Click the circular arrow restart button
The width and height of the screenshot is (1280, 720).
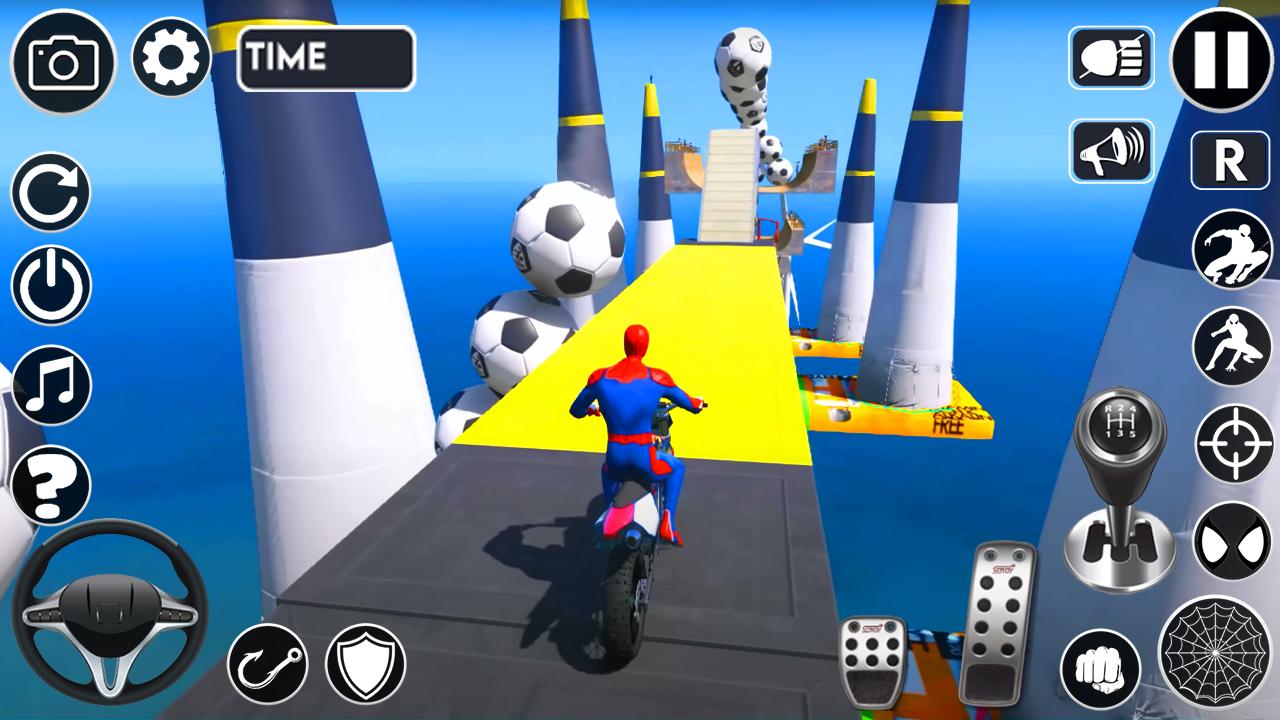51,193
